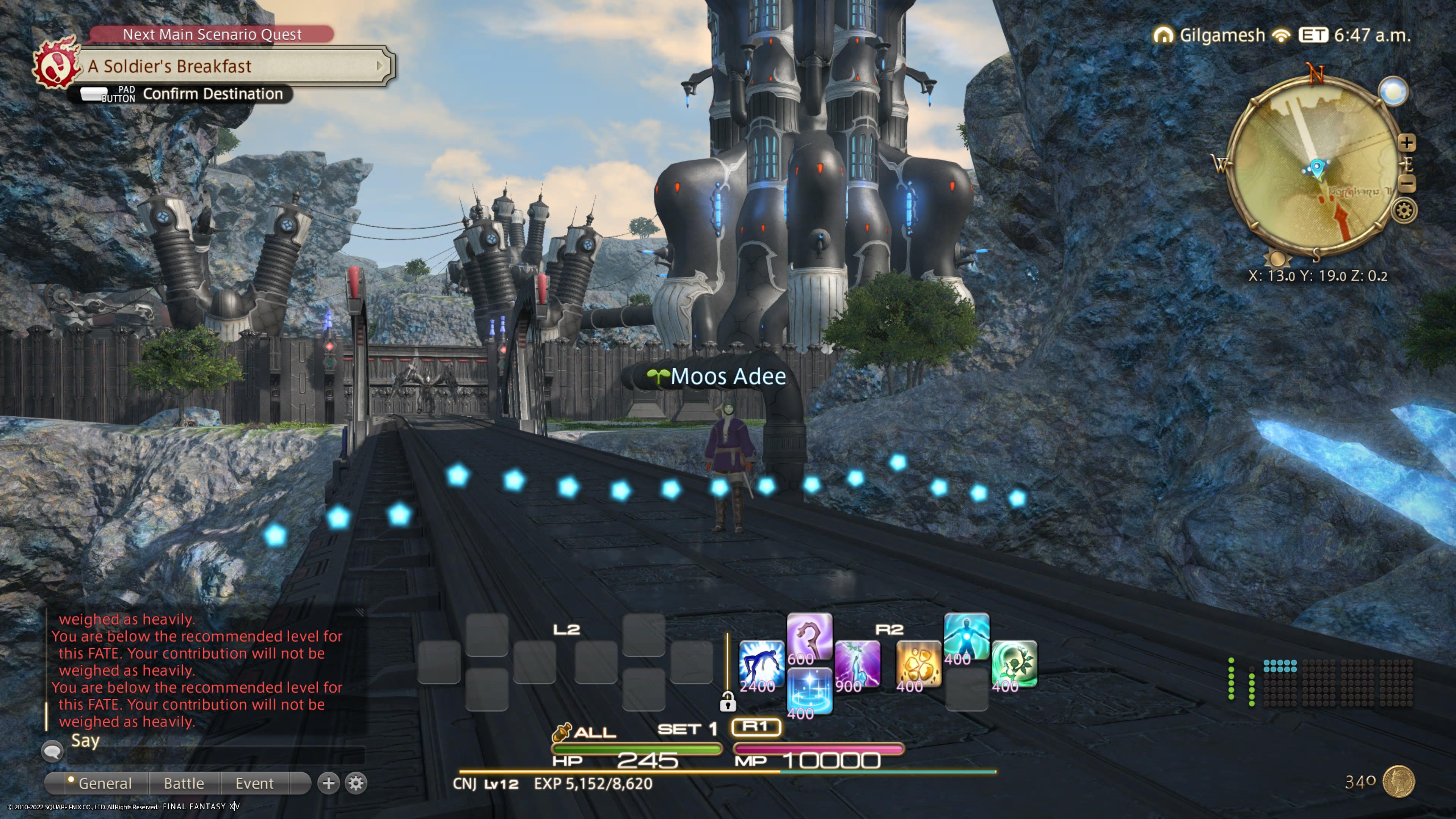This screenshot has height=819, width=1456.
Task: Click the weather indicator orb by minimap
Action: coord(1393,91)
